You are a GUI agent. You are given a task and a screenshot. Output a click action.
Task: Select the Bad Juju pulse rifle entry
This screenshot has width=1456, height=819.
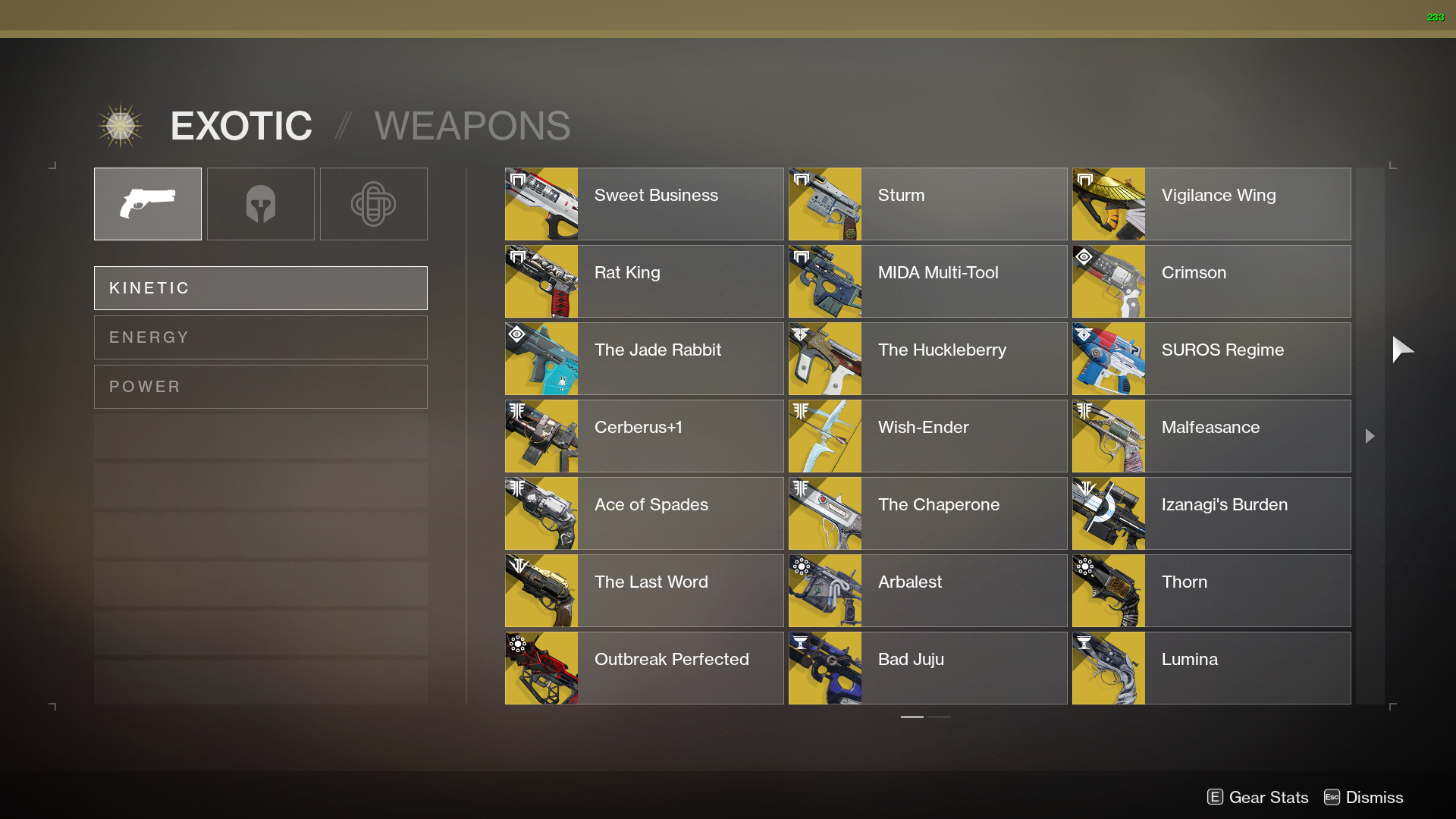click(927, 667)
